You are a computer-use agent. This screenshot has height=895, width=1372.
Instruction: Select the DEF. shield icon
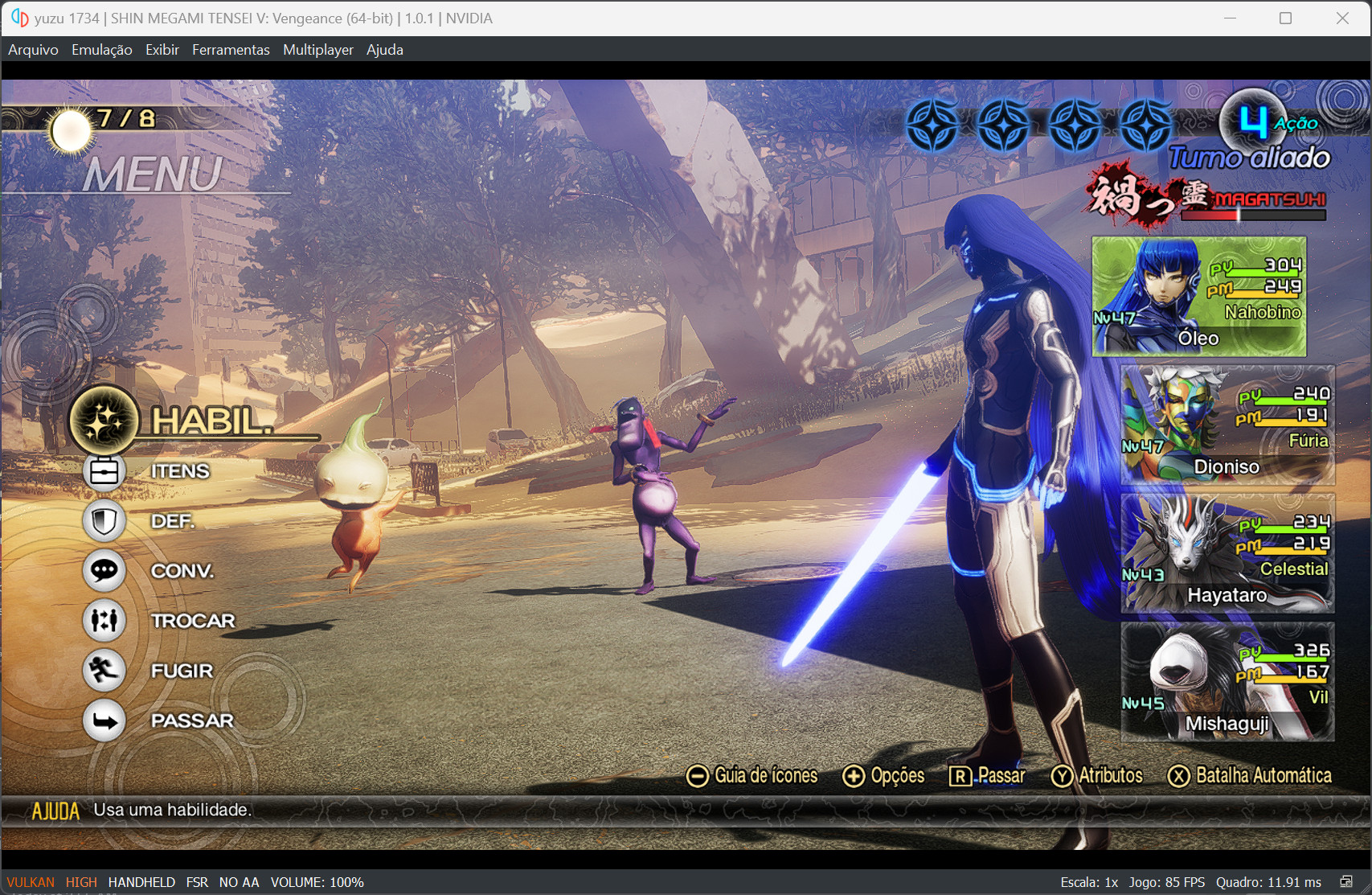[104, 520]
